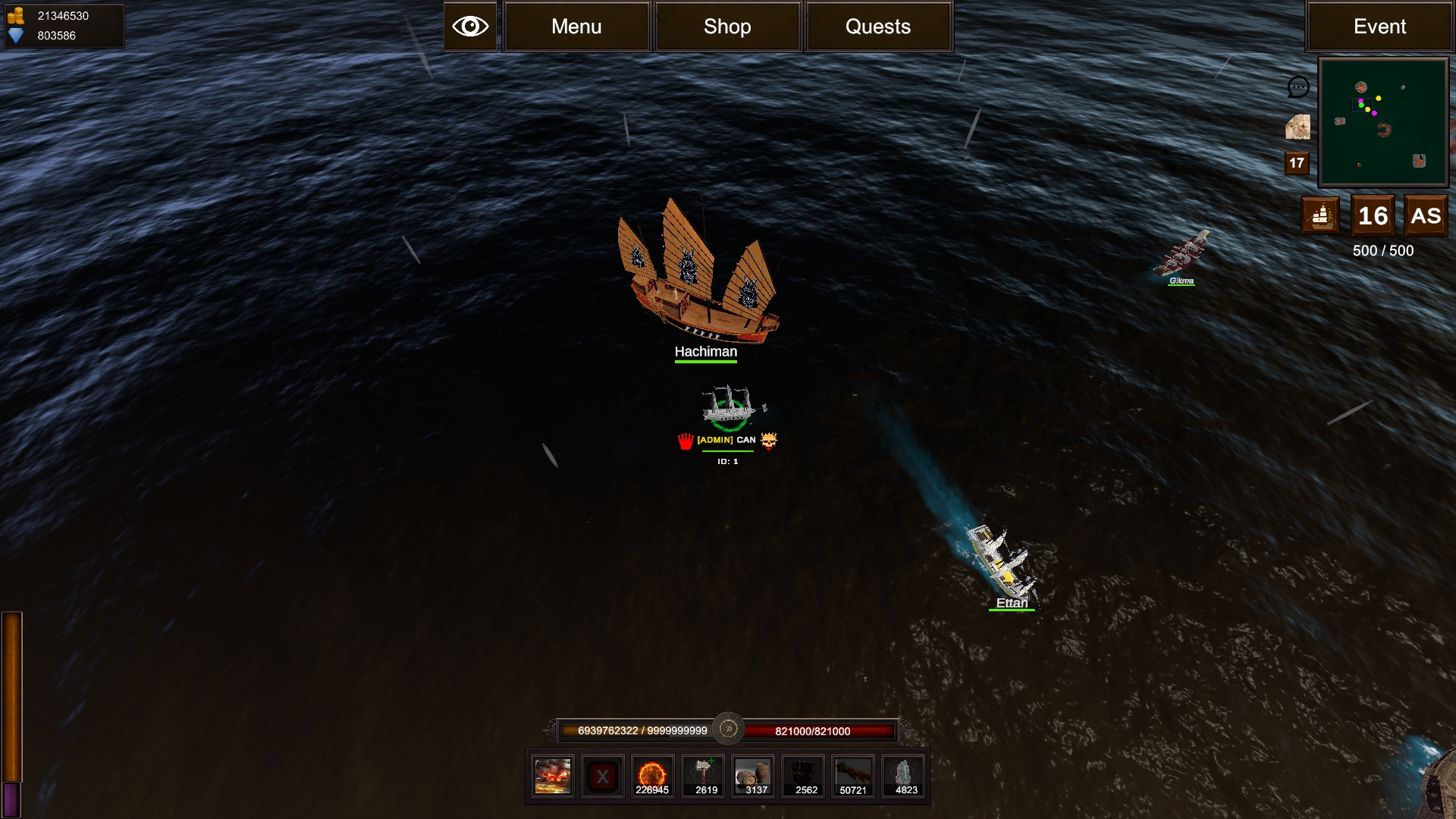The width and height of the screenshot is (1456, 819).
Task: Open the Shop
Action: tap(727, 27)
